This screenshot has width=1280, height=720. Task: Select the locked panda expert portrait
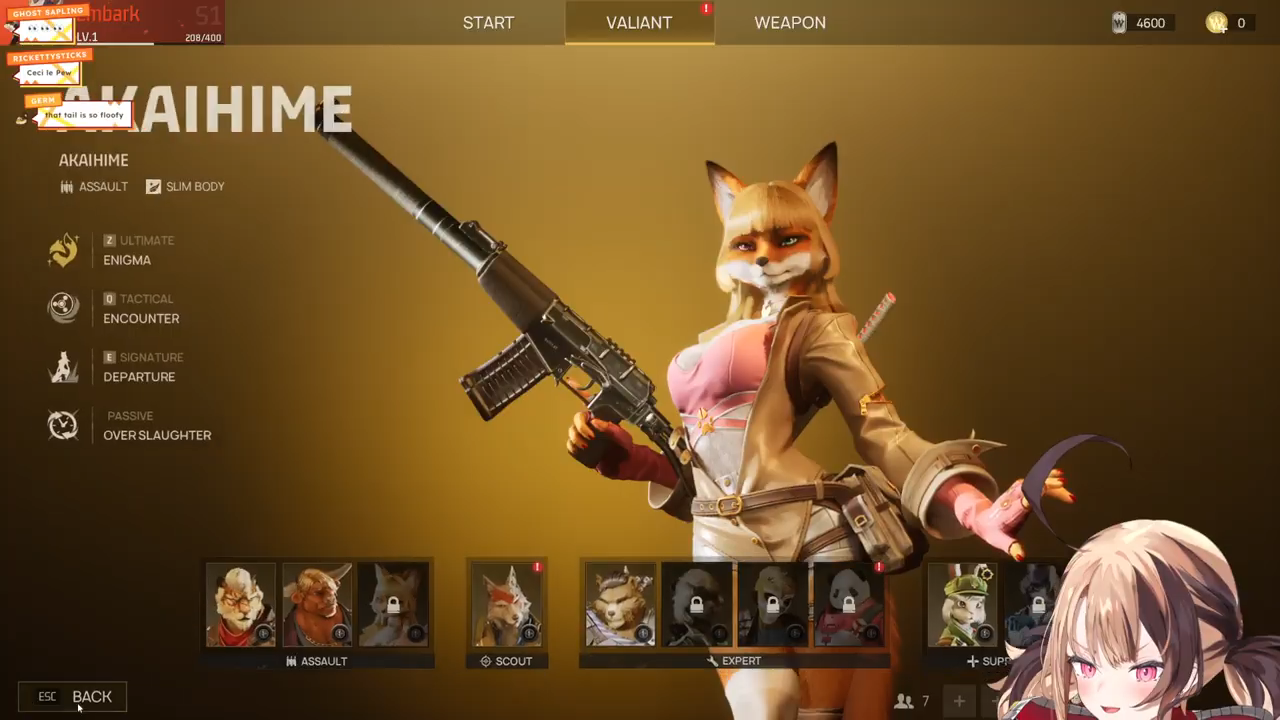(x=849, y=604)
